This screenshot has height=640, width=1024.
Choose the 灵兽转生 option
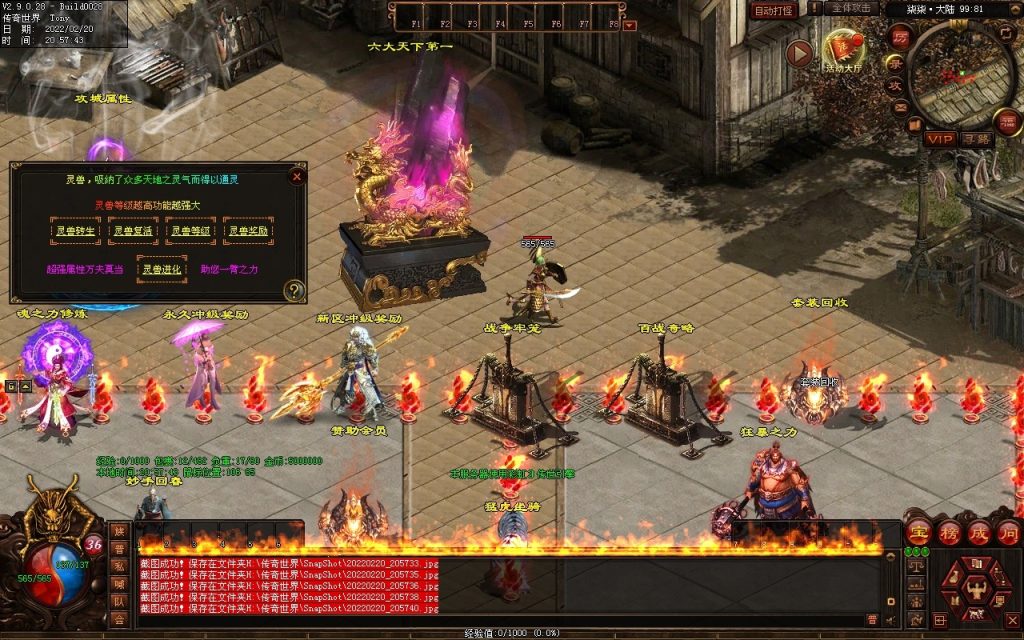coord(76,231)
